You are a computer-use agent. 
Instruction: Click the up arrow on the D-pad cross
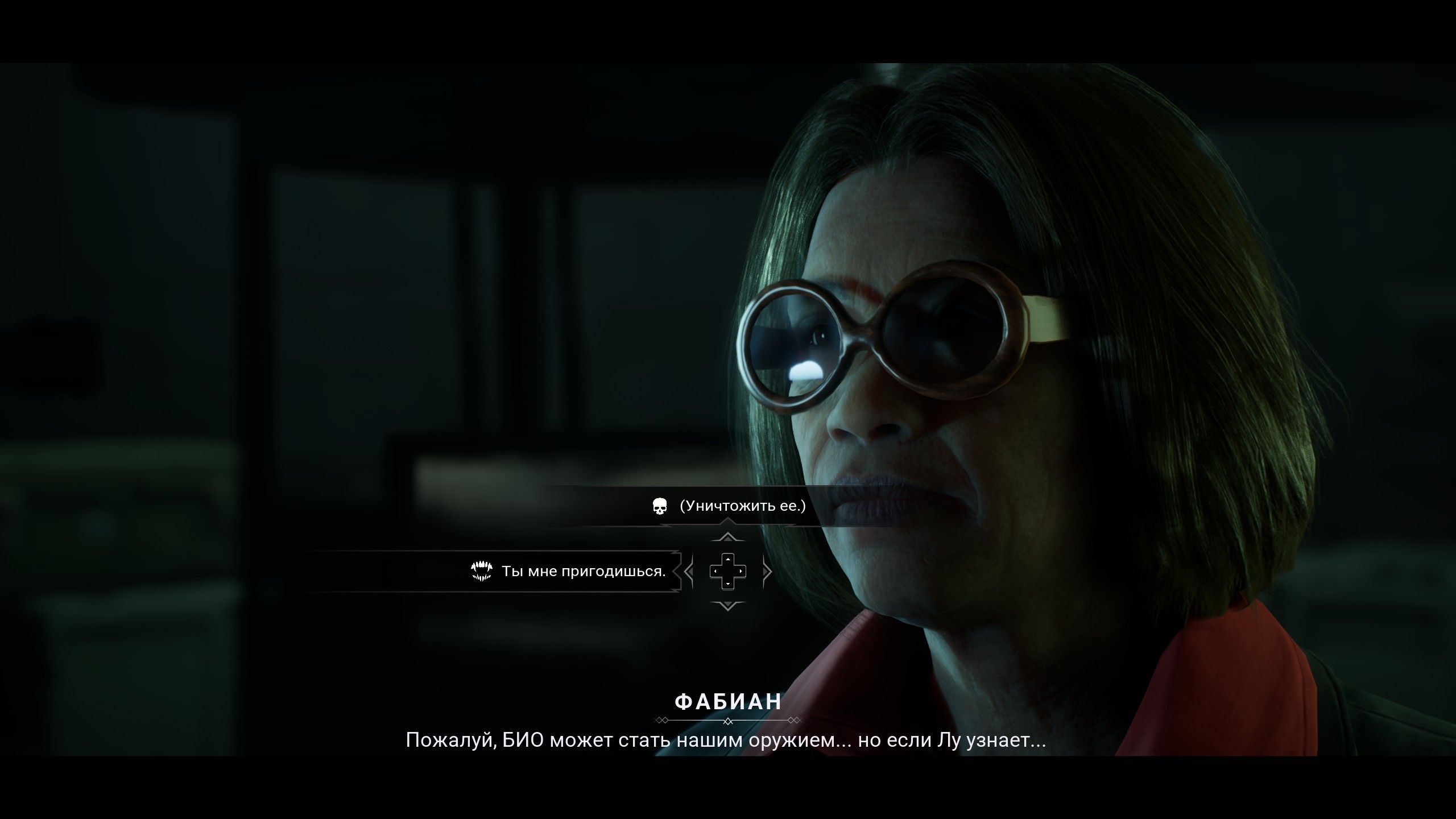(x=728, y=560)
